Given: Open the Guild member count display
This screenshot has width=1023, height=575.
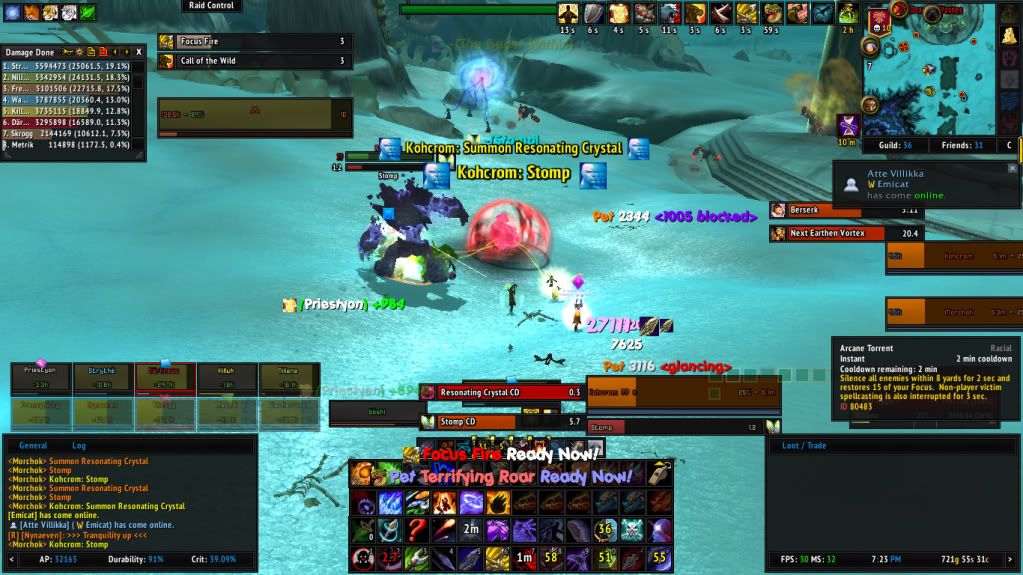Looking at the screenshot, I should click(x=886, y=145).
